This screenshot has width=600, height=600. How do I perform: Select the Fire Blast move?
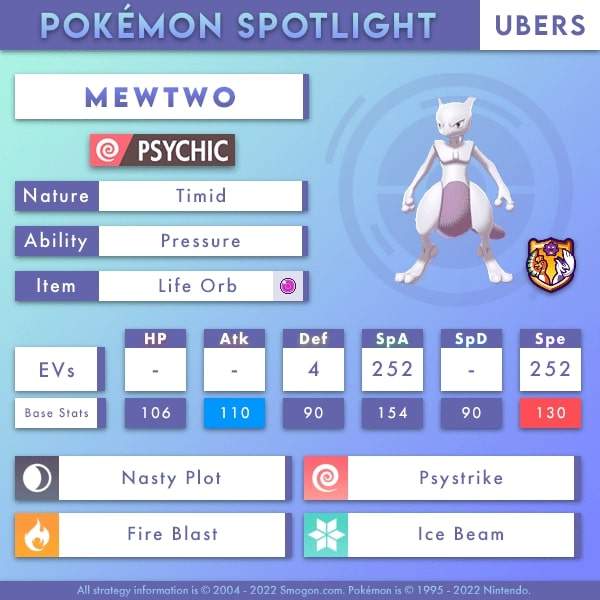pos(172,534)
